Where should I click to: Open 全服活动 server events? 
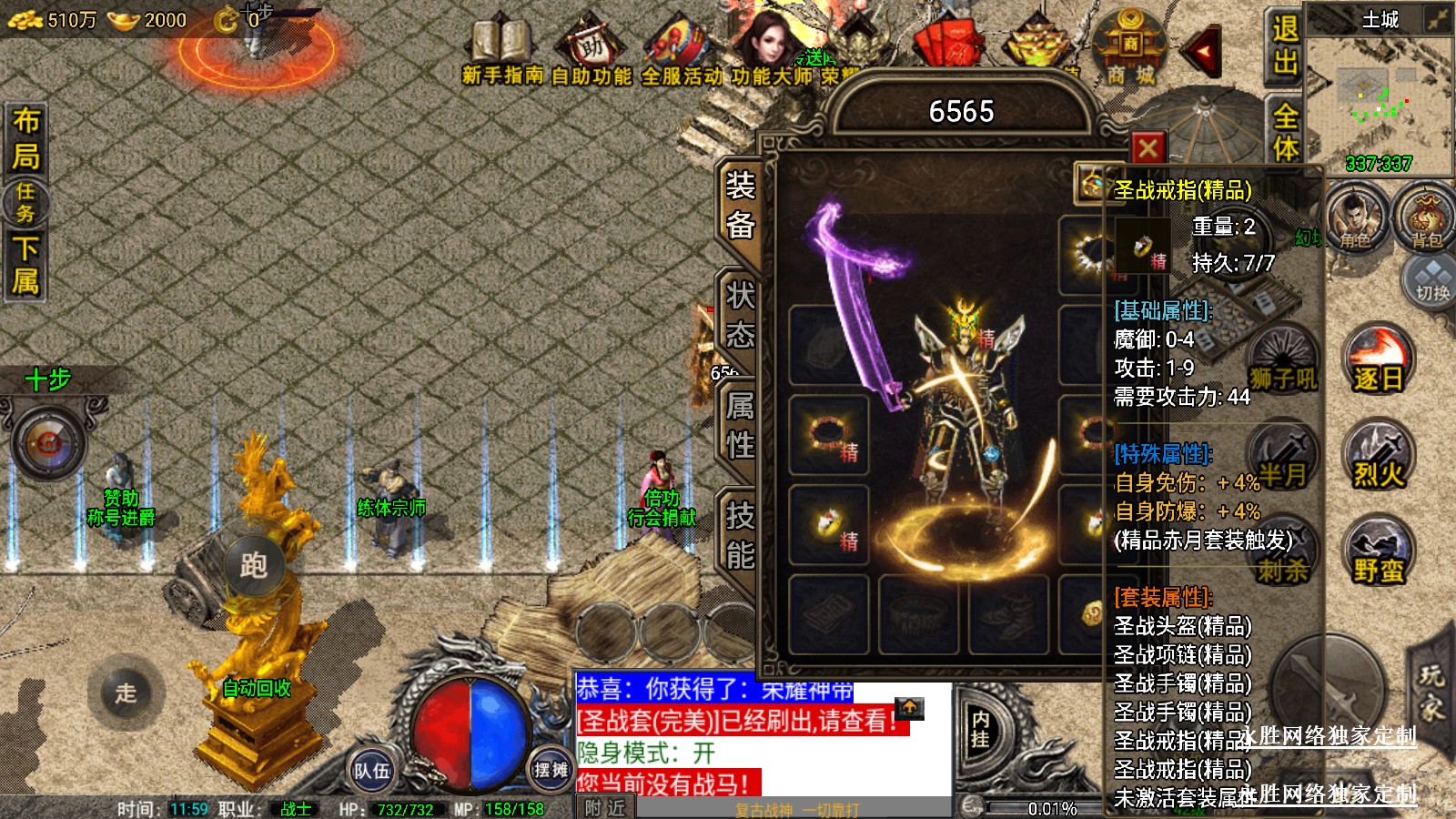(x=682, y=55)
